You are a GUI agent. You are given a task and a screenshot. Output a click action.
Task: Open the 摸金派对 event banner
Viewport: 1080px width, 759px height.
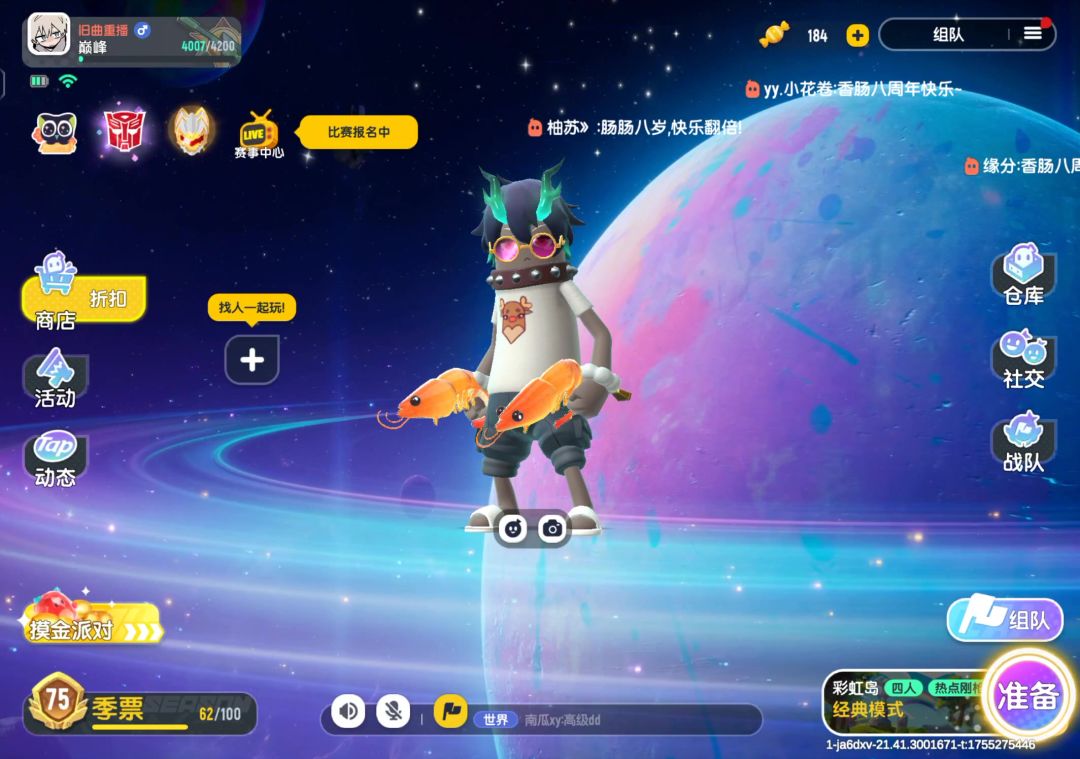[92, 620]
